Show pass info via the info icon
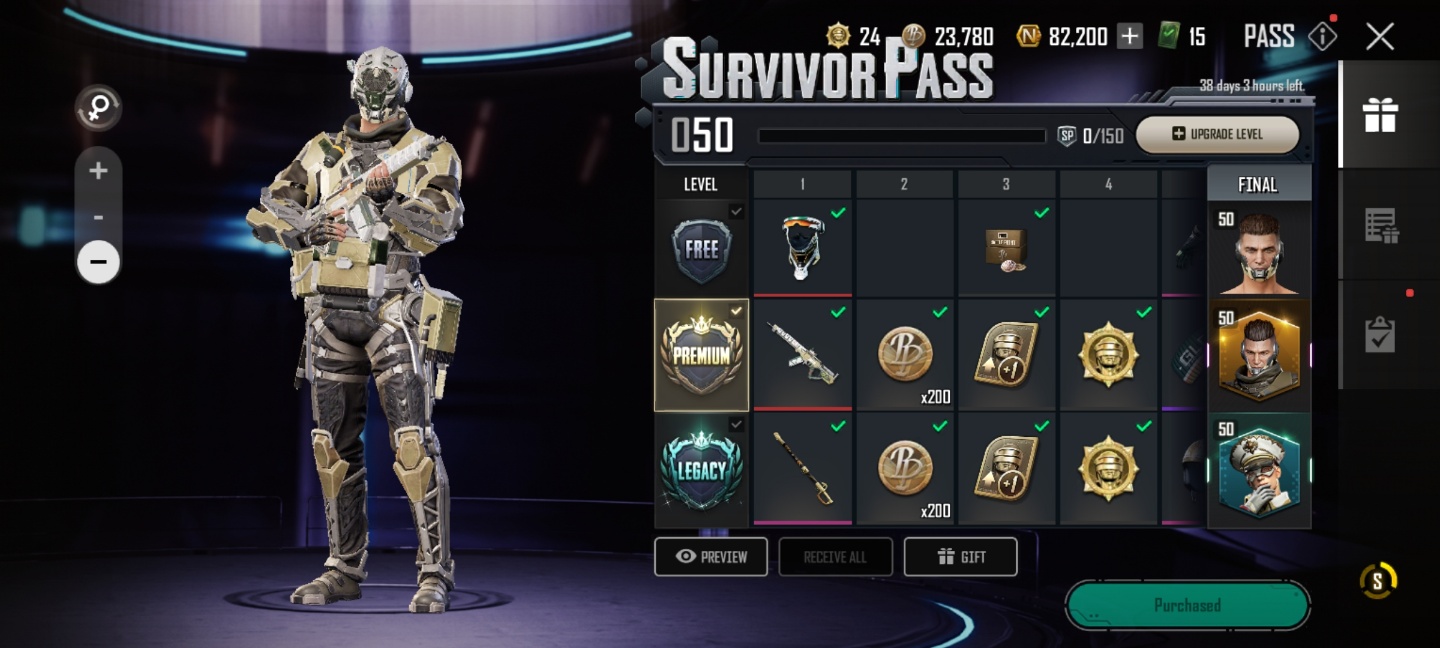1440x648 pixels. 1322,37
